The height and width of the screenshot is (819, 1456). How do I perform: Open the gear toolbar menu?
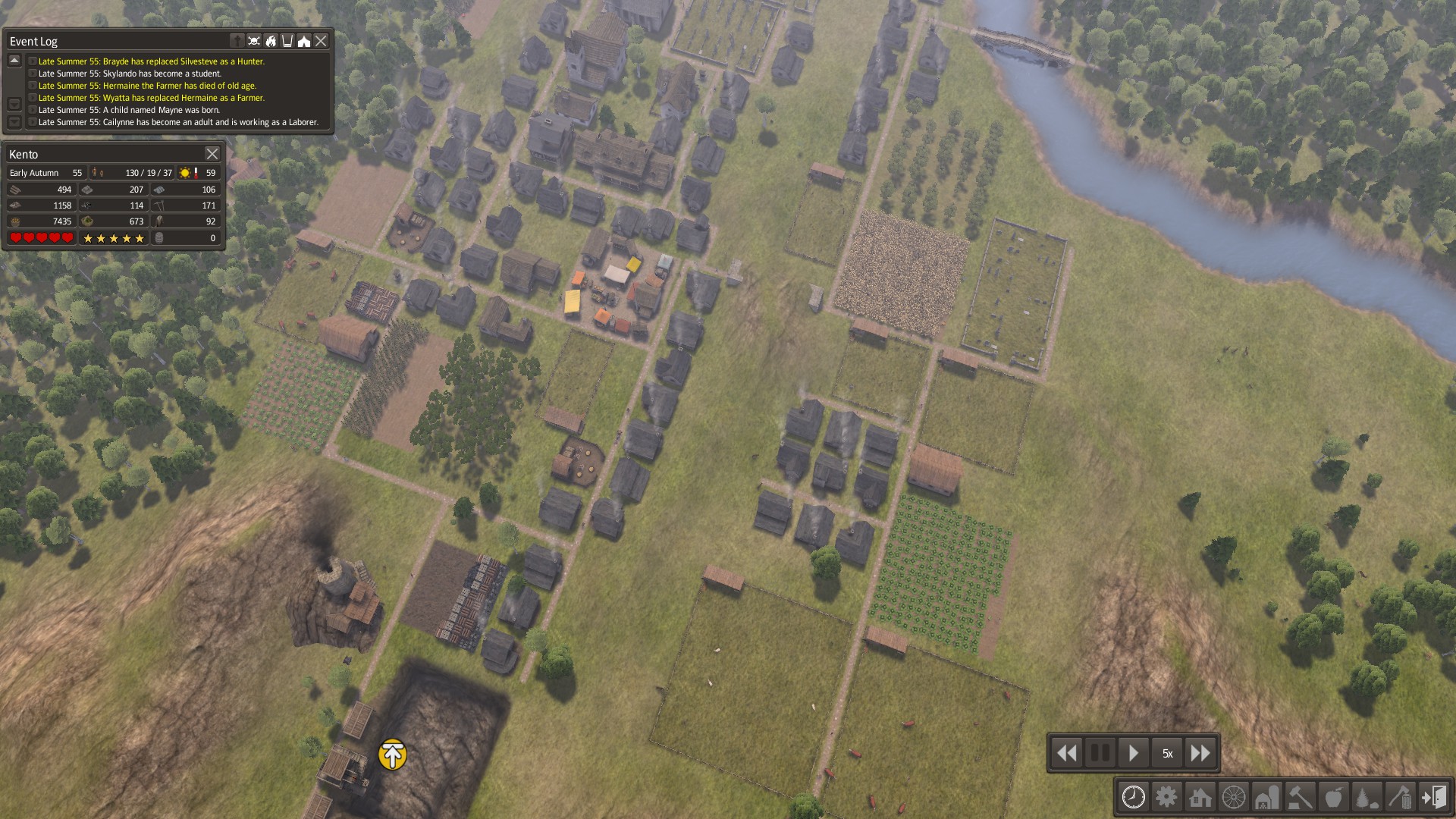tap(1166, 797)
